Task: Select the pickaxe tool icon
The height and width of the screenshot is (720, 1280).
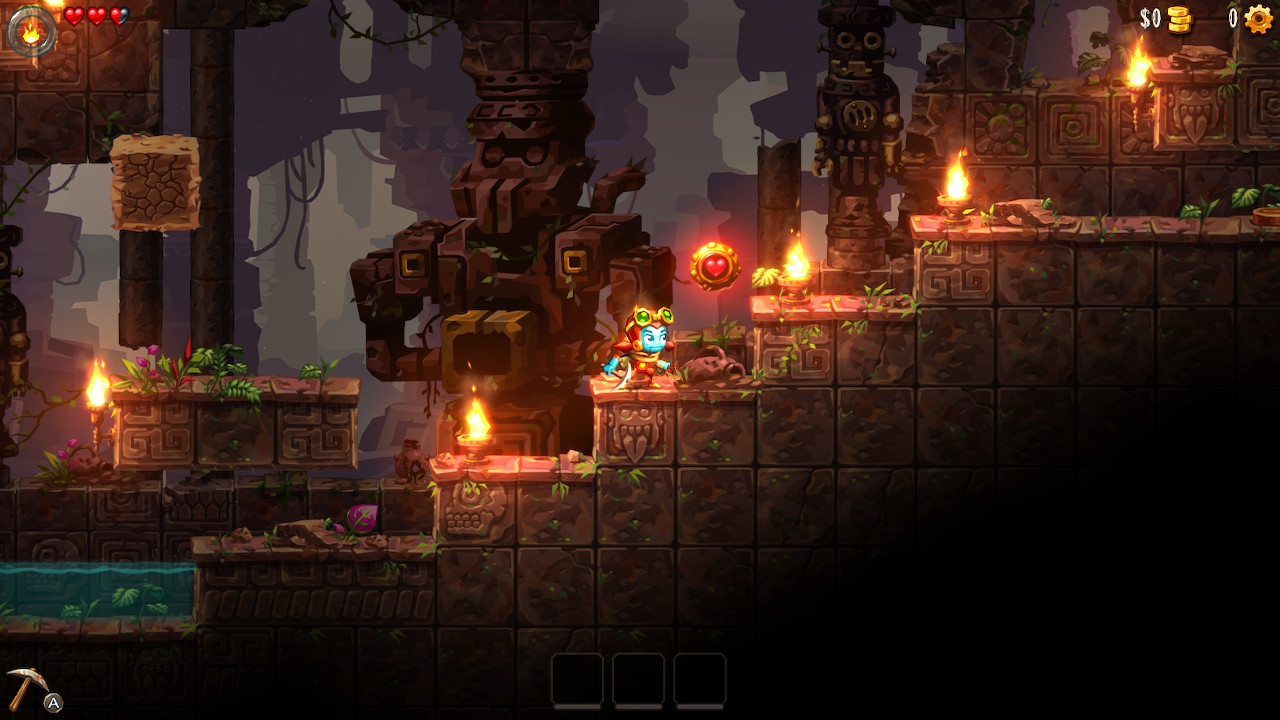Action: click(x=27, y=686)
